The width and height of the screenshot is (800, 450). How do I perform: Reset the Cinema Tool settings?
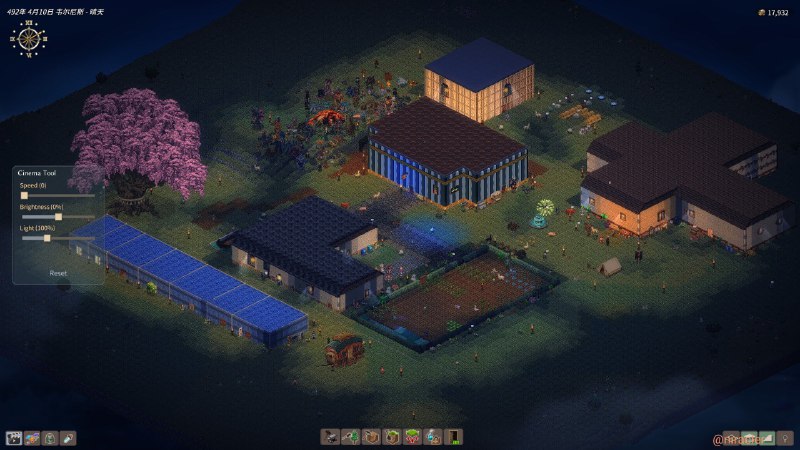coord(58,272)
